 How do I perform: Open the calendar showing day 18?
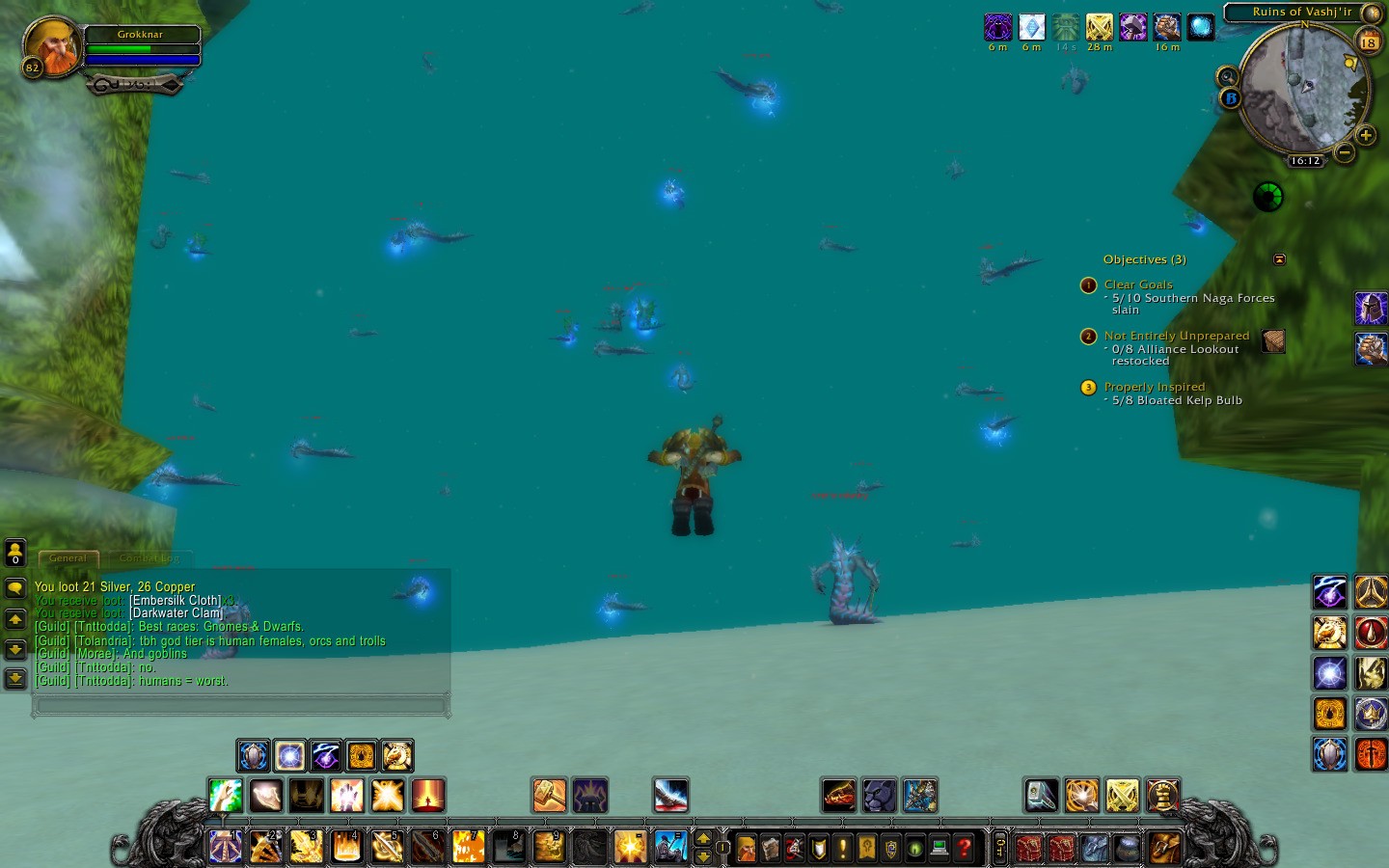click(x=1368, y=41)
